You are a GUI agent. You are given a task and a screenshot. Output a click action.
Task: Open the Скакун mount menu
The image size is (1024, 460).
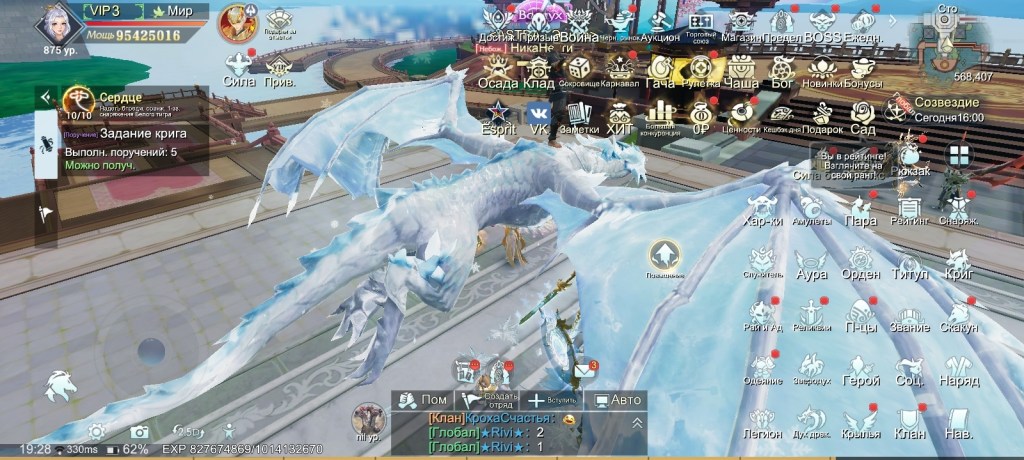click(x=959, y=315)
